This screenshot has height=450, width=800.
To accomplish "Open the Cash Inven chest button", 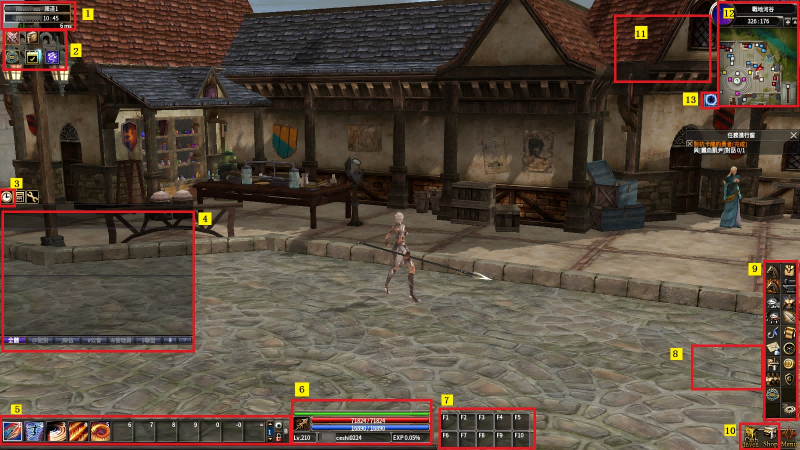I will 749,435.
